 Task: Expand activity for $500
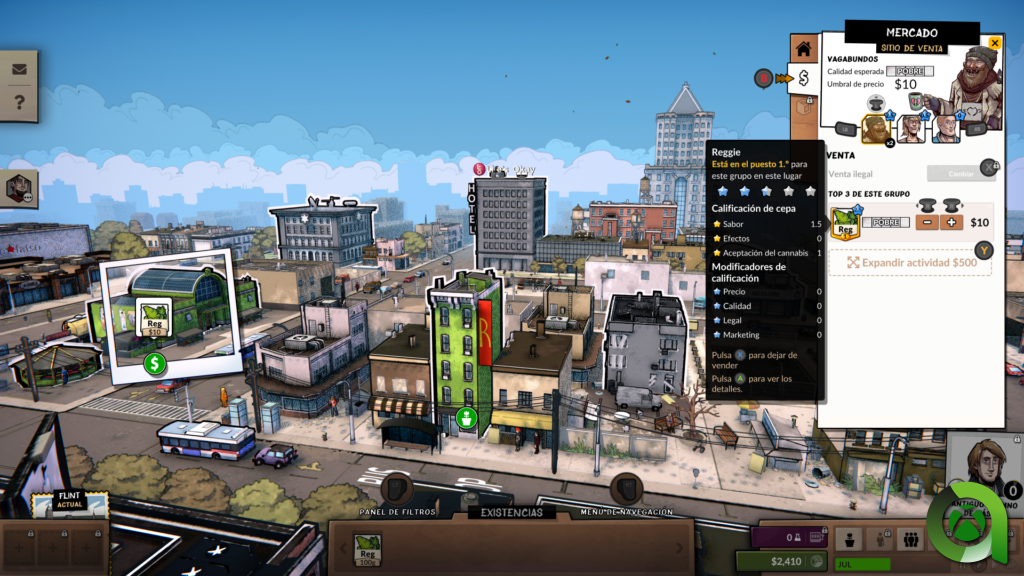coord(910,262)
